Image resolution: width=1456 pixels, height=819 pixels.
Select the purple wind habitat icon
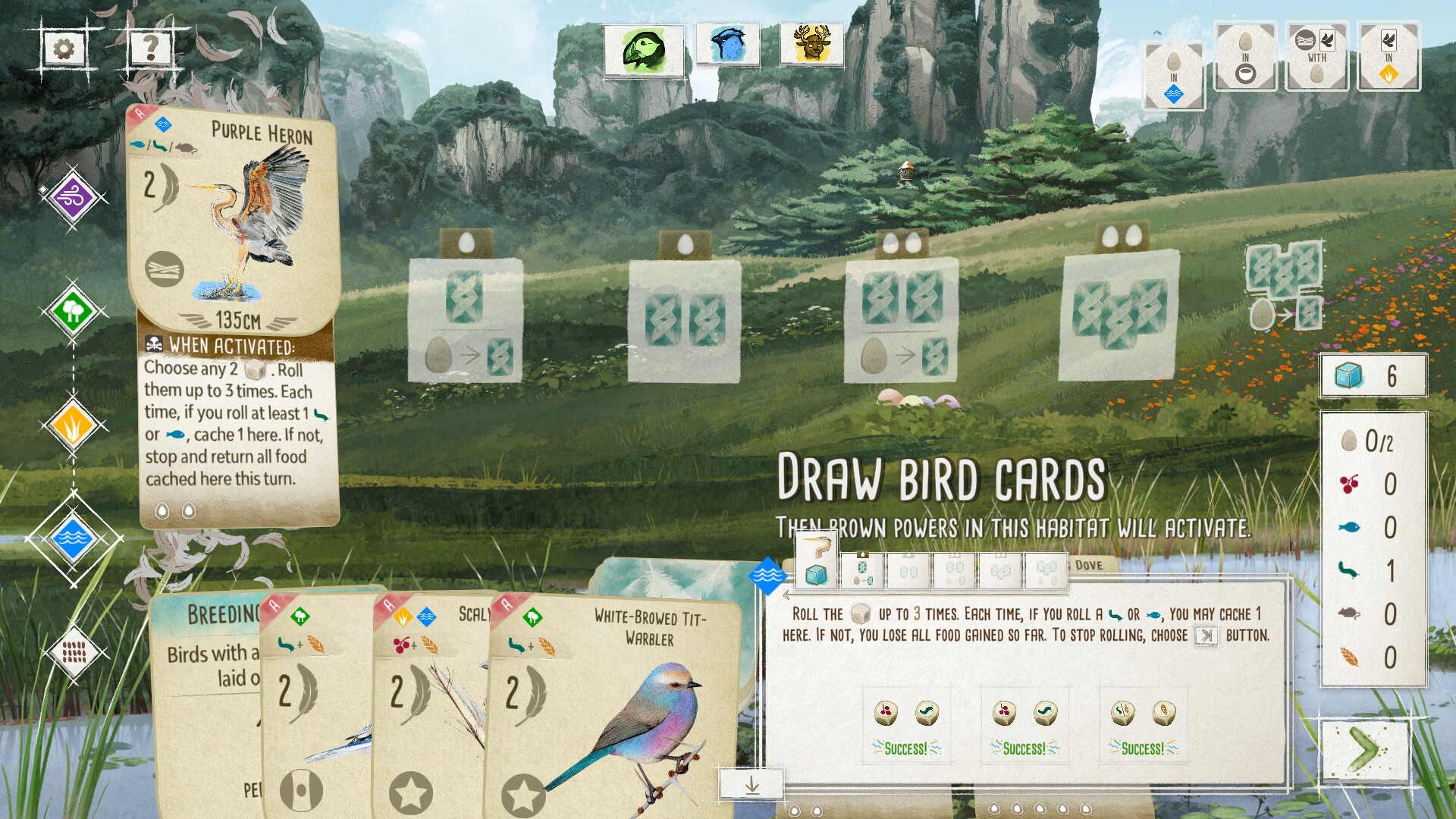pos(72,196)
